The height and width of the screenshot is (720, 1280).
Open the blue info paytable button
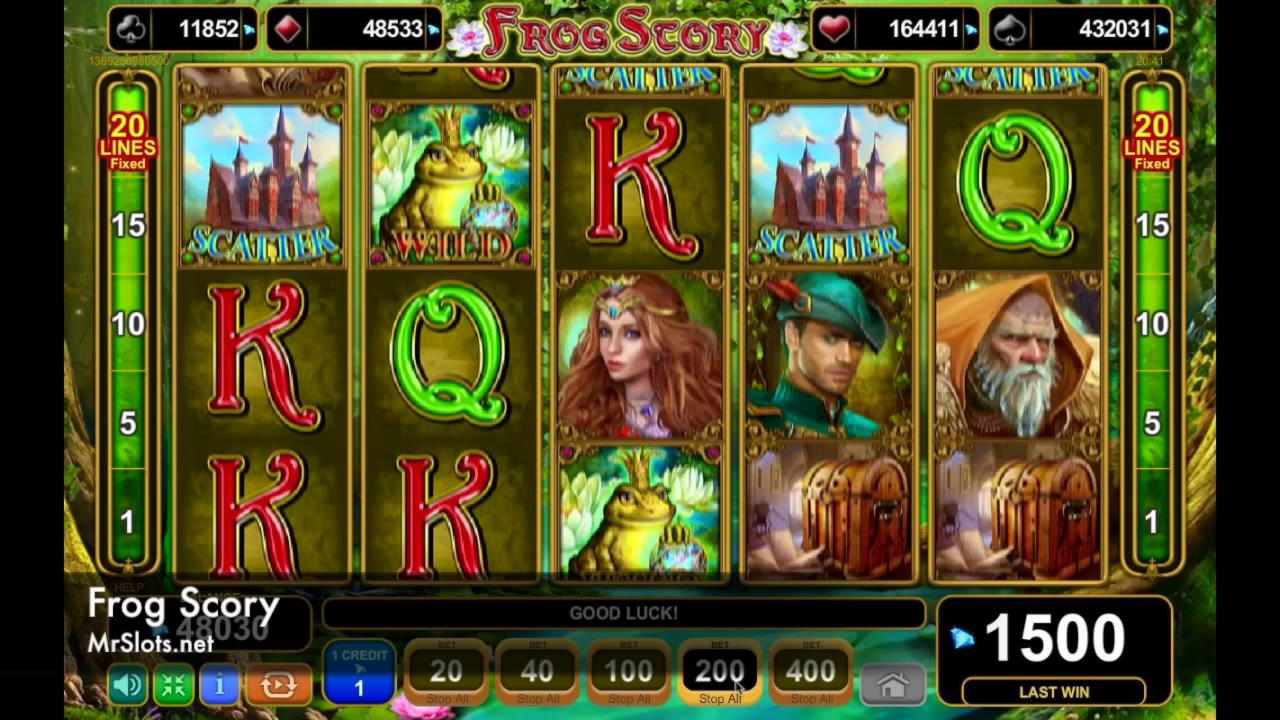(x=219, y=685)
